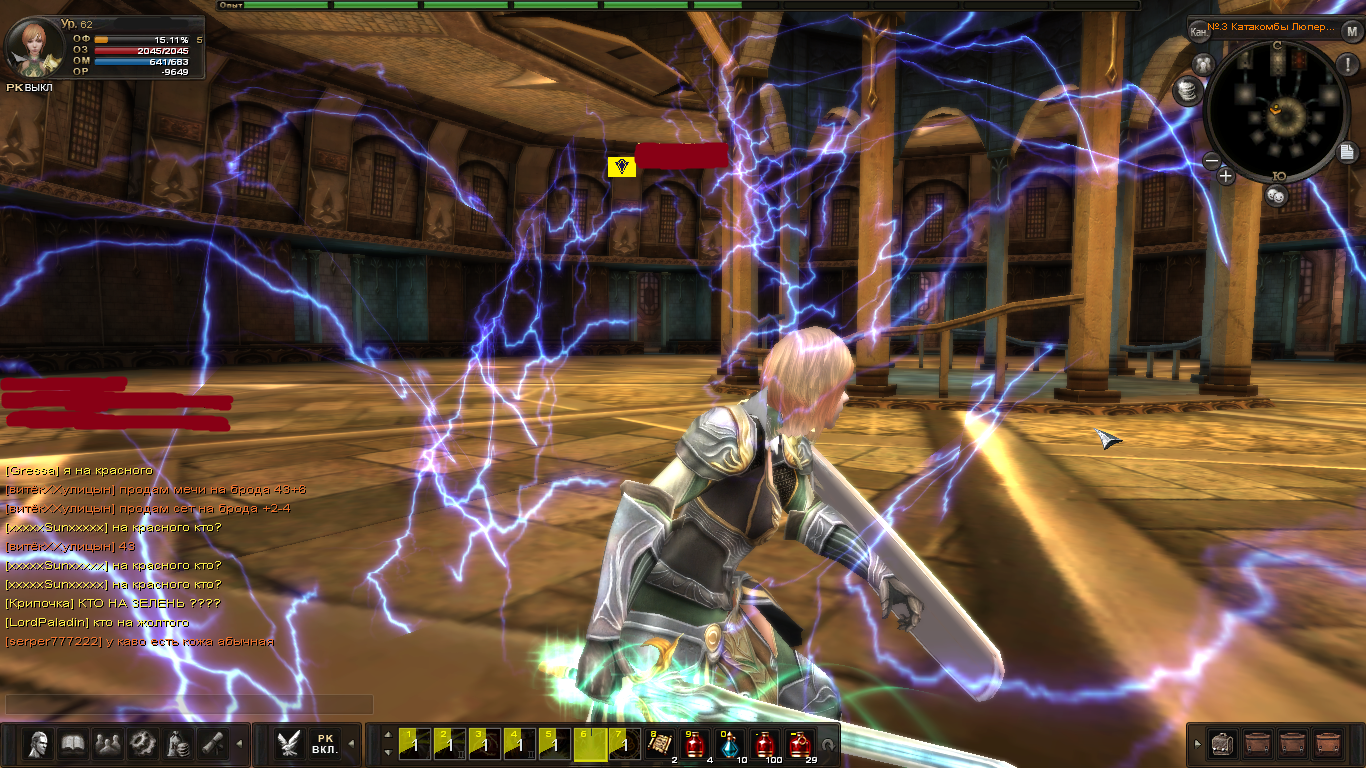Click the coin stack button by minimap
The height and width of the screenshot is (768, 1366).
coord(1187,92)
